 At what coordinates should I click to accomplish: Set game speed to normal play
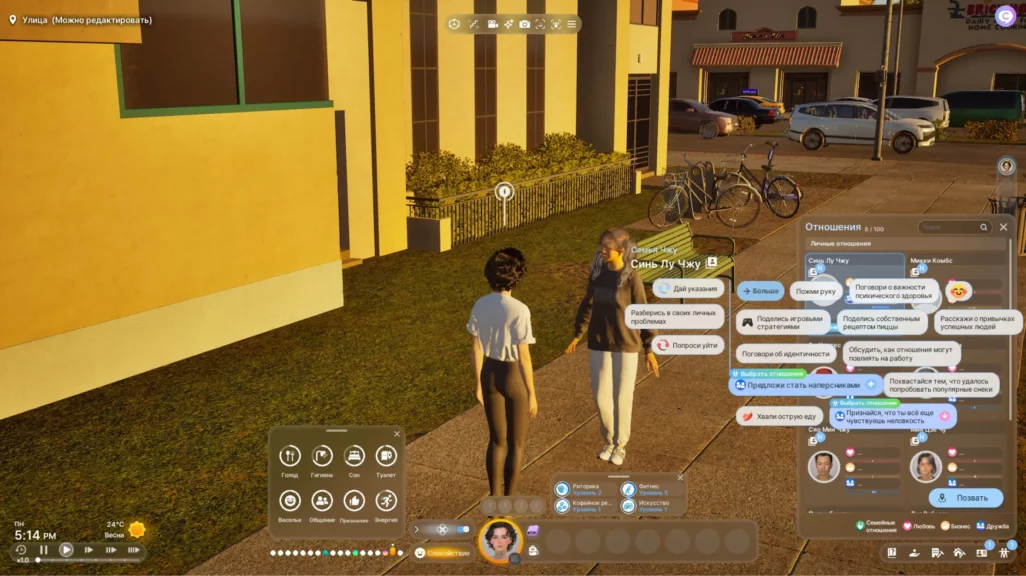pos(66,550)
